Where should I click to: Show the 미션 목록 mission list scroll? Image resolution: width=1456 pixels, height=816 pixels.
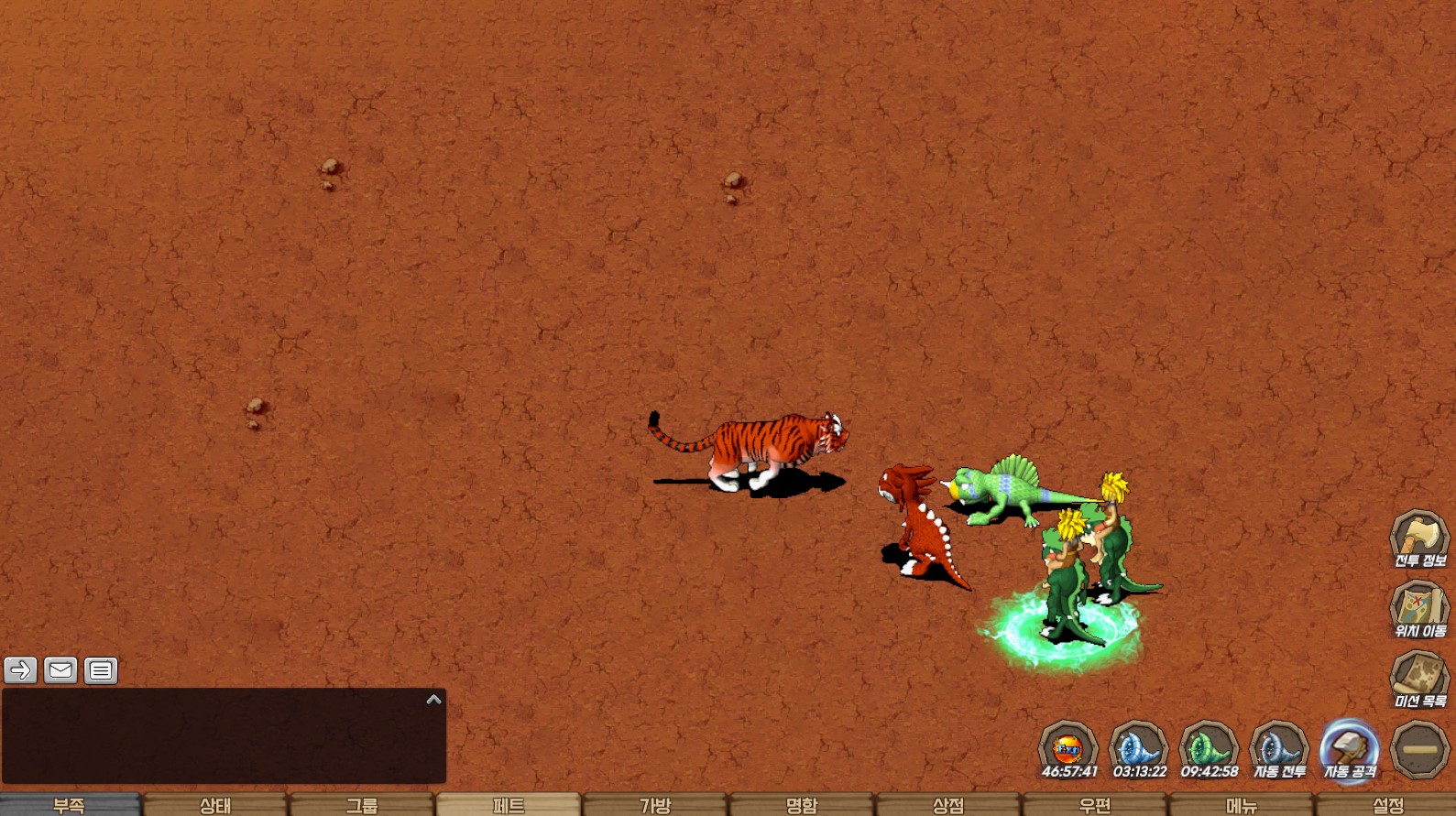coord(1419,680)
